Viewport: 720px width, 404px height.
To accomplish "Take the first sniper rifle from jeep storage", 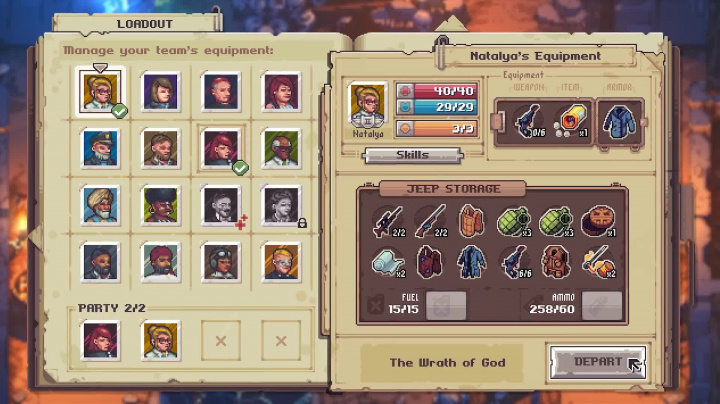I will pyautogui.click(x=388, y=220).
